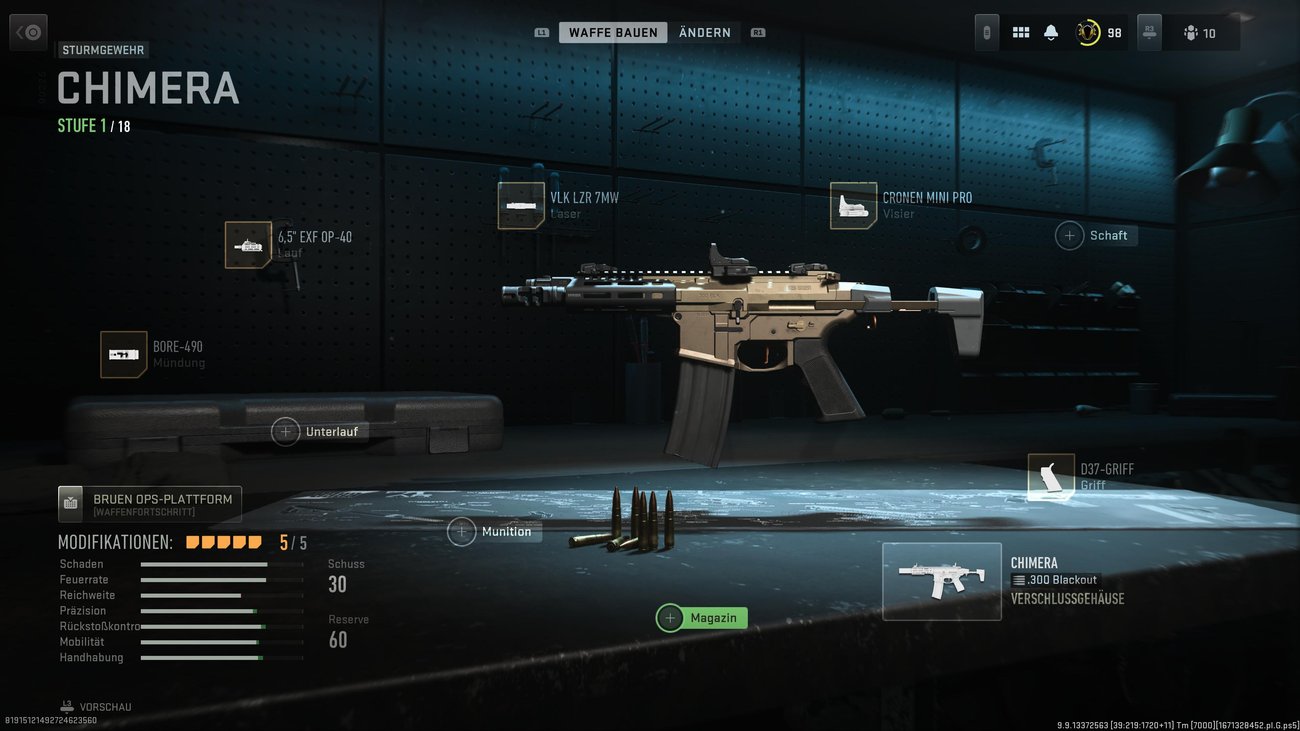Switch to the Waffe Bauen tab
Image resolution: width=1300 pixels, height=731 pixels.
click(x=613, y=31)
